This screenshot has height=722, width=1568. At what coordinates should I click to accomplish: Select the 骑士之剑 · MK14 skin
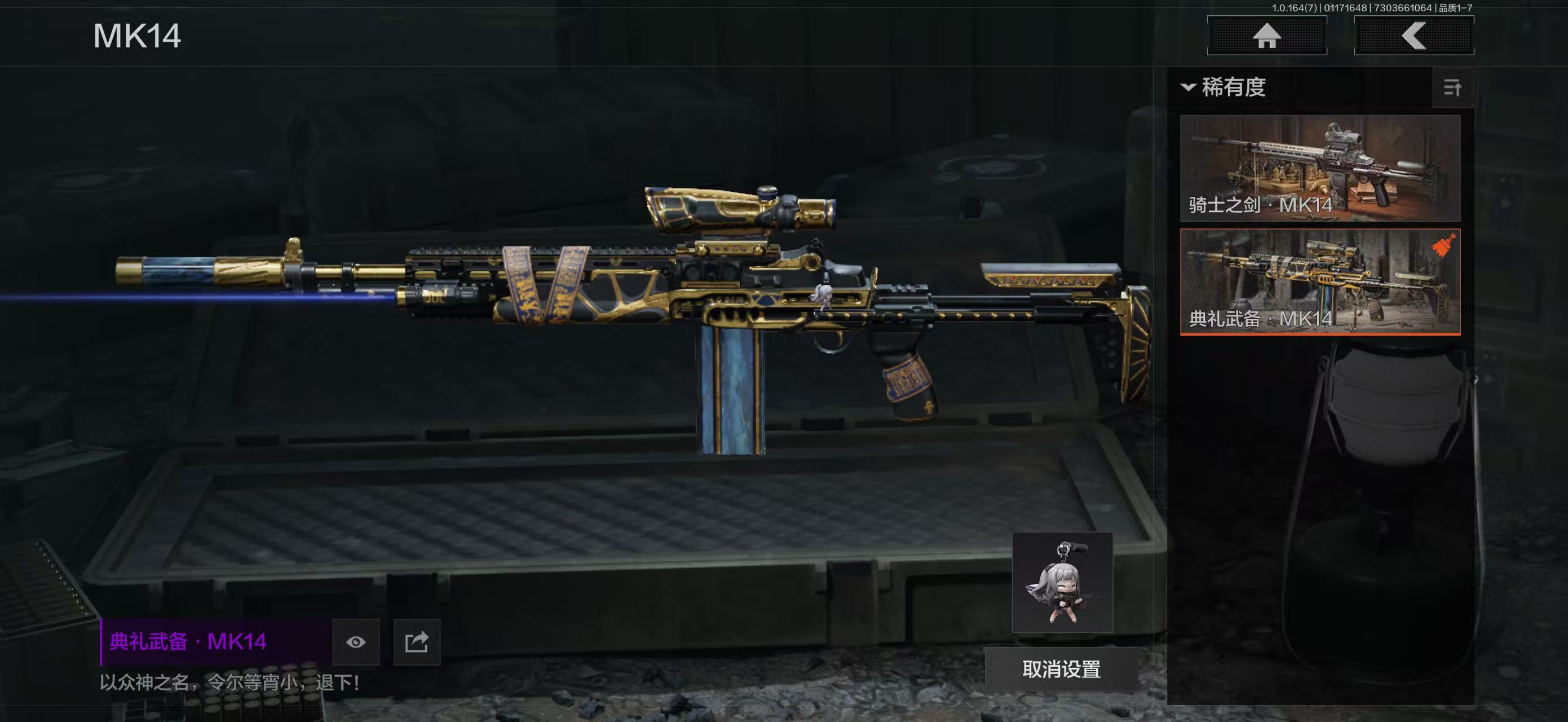click(x=1320, y=169)
